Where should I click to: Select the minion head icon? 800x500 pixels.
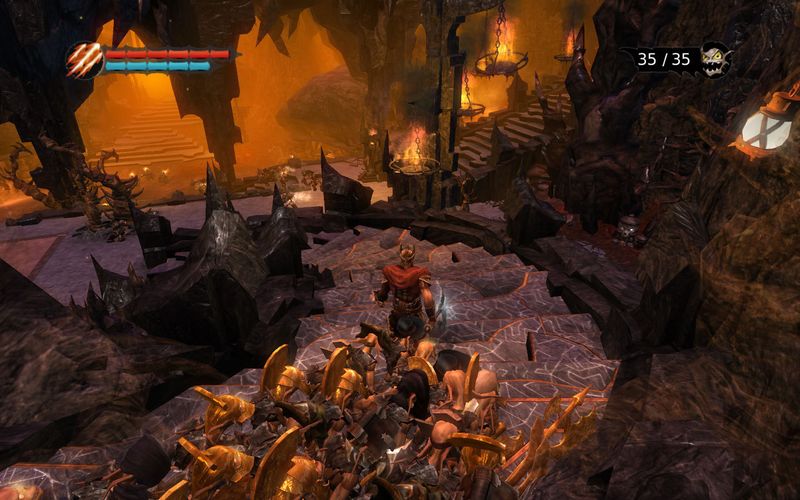(x=715, y=58)
